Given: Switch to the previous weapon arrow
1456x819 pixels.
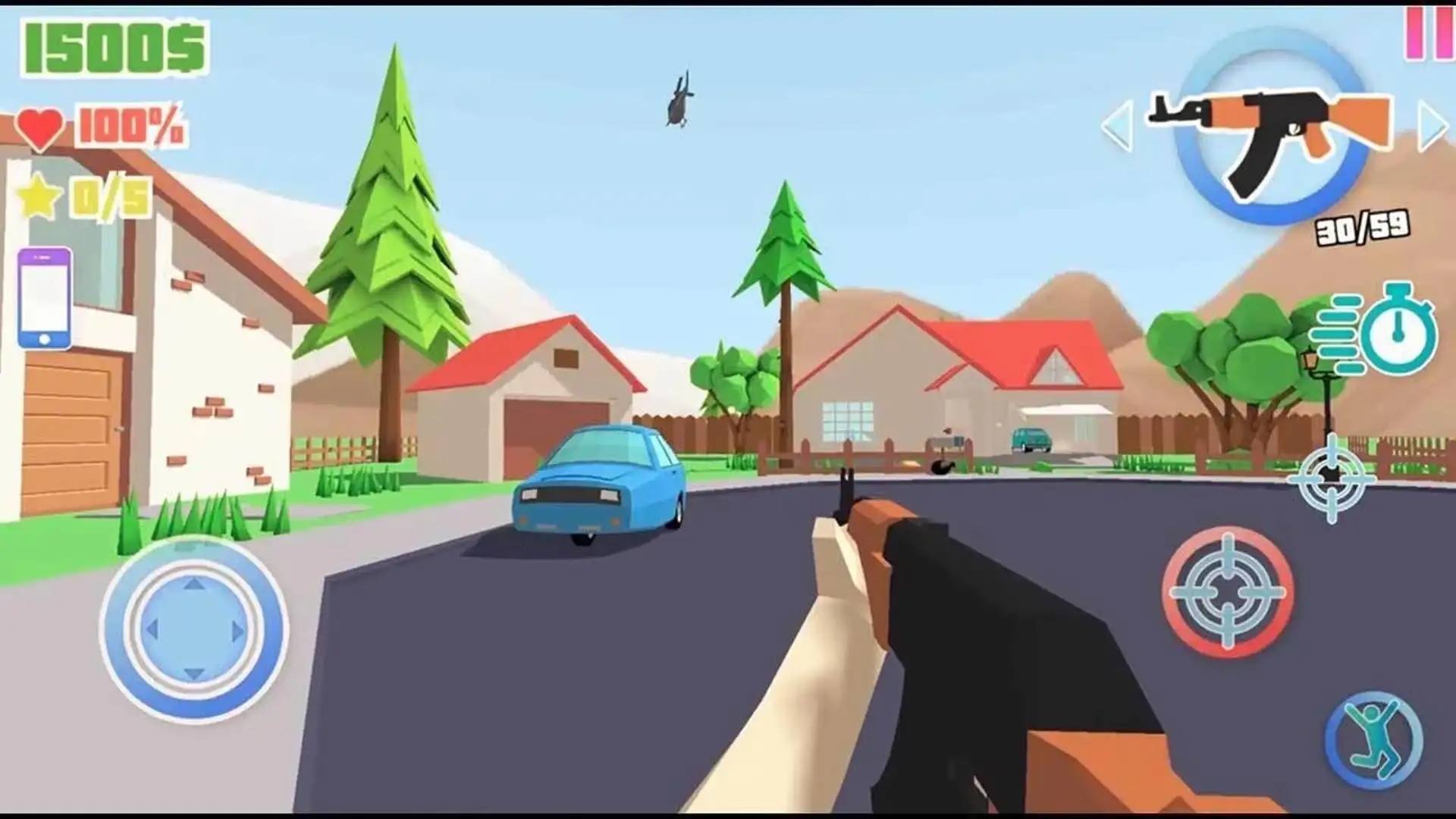Looking at the screenshot, I should point(1118,125).
